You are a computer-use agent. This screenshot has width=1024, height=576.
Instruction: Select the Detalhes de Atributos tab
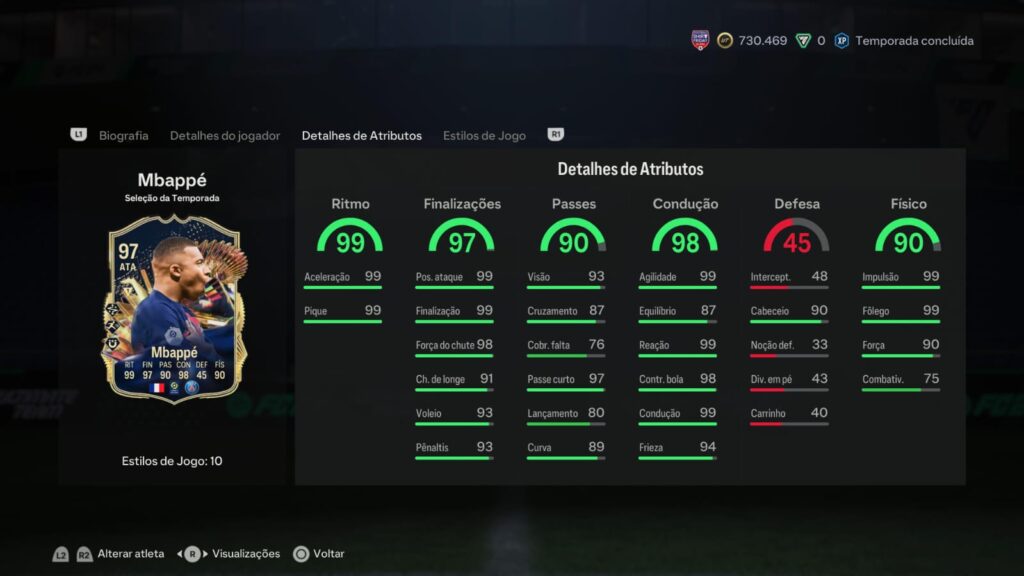tap(361, 135)
